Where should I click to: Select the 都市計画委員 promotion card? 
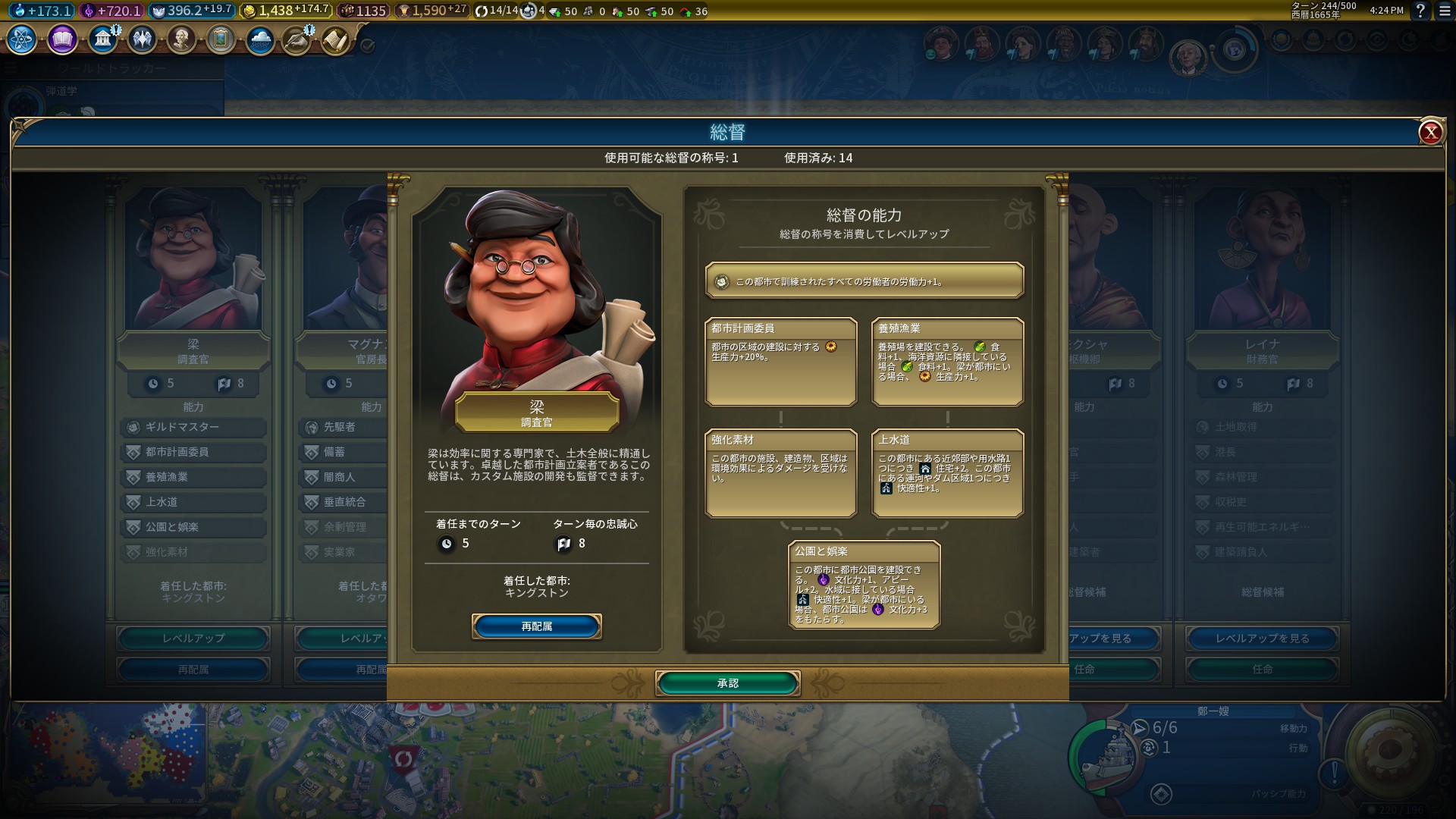[780, 361]
